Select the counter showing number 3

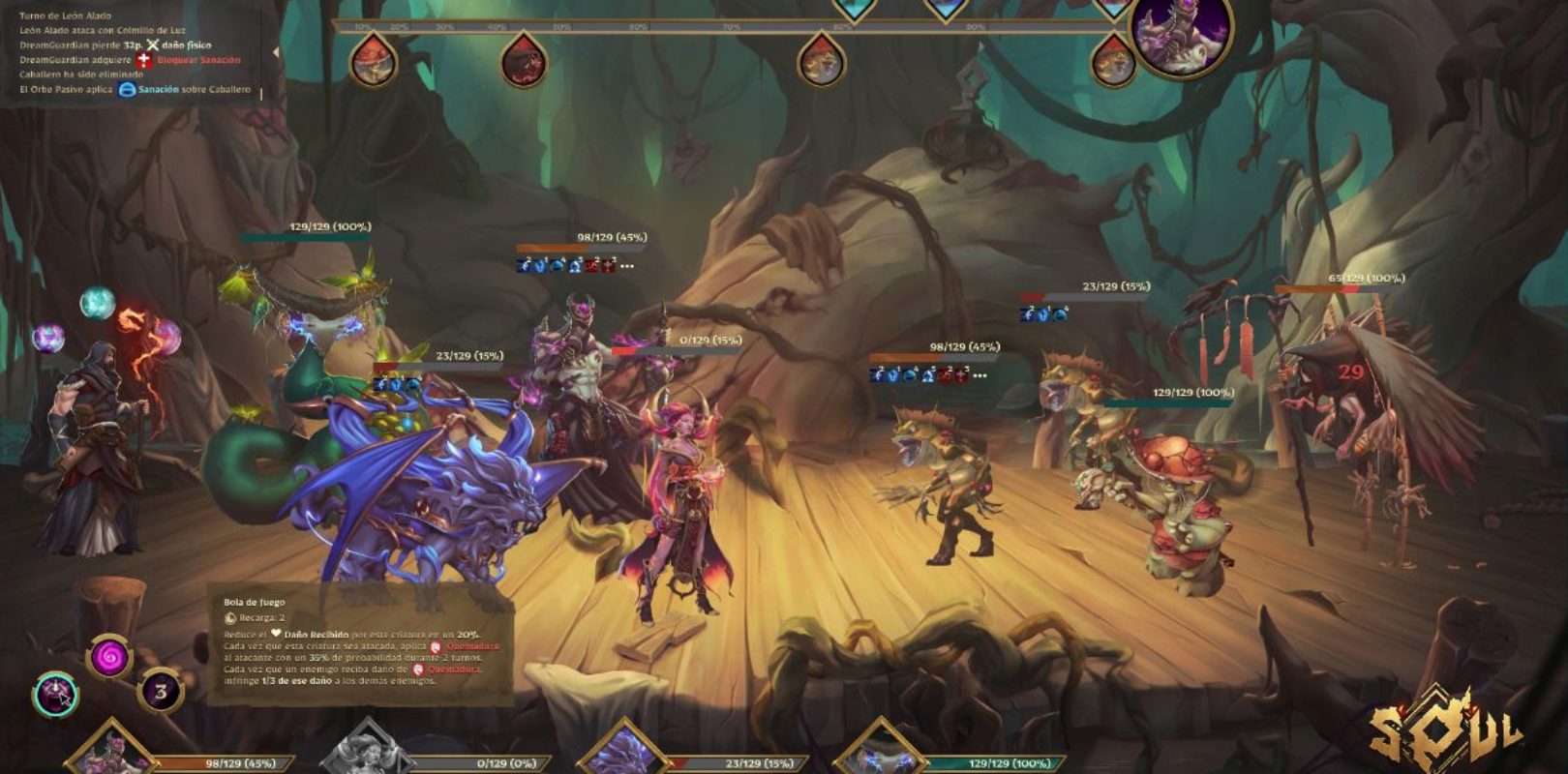[160, 691]
